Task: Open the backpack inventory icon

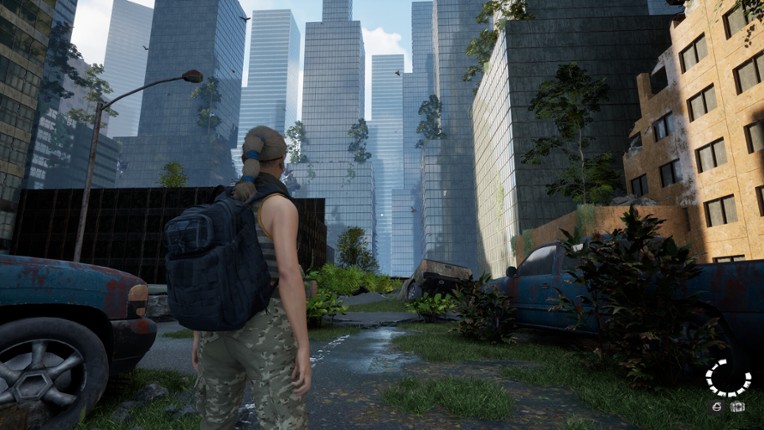Action: click(738, 407)
